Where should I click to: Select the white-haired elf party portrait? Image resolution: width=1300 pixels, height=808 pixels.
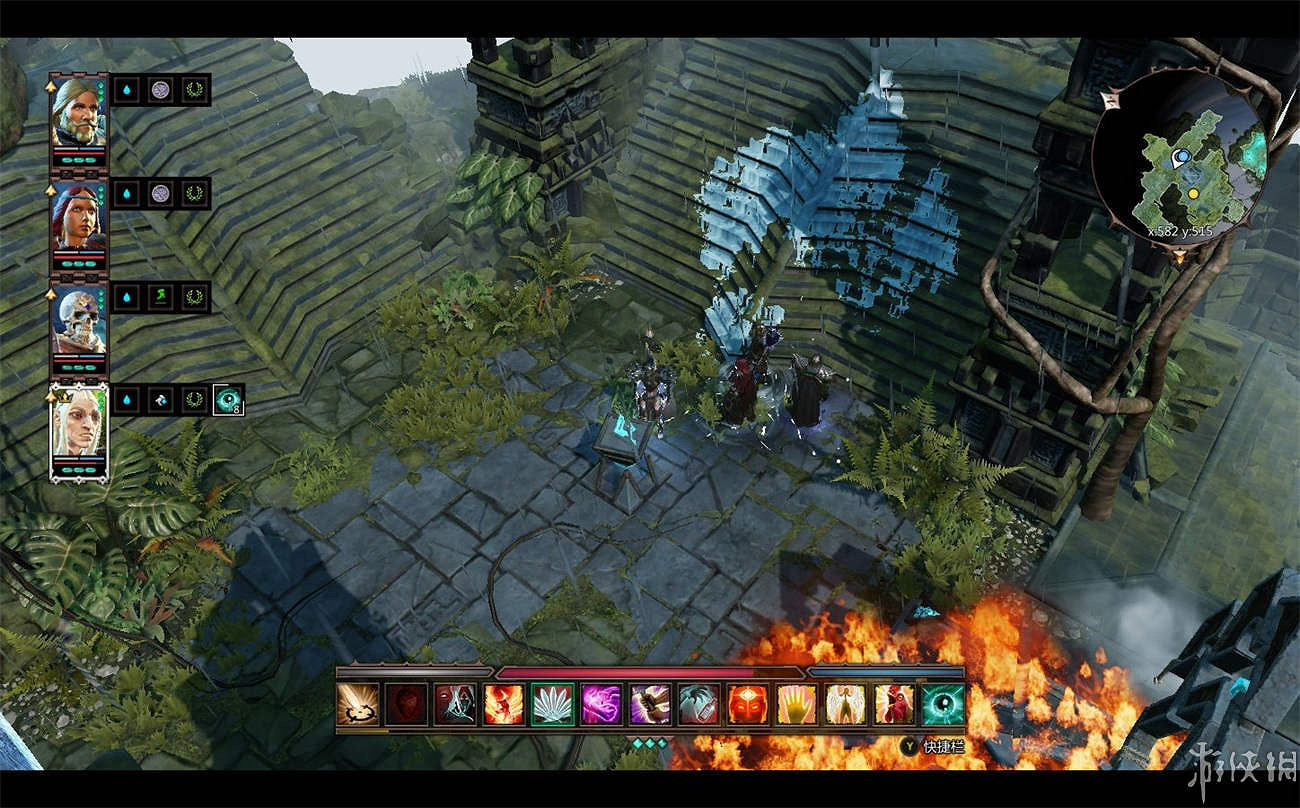point(79,428)
